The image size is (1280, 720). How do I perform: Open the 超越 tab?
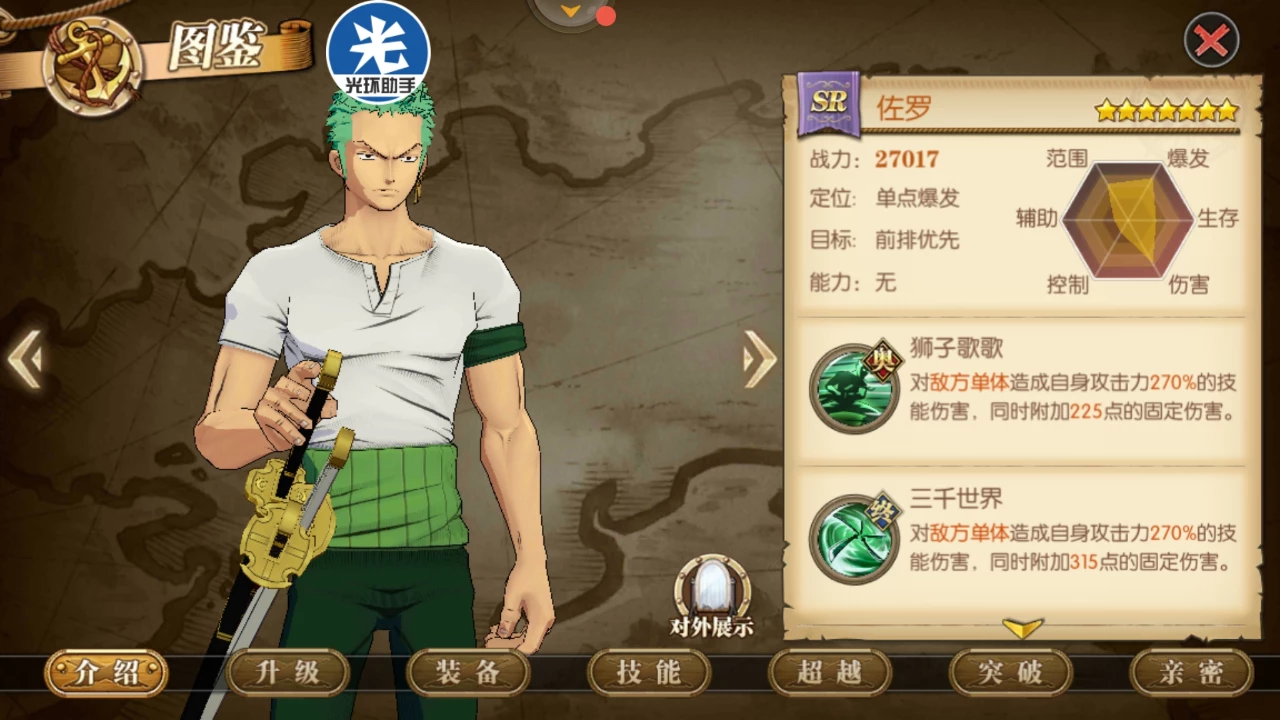(829, 673)
